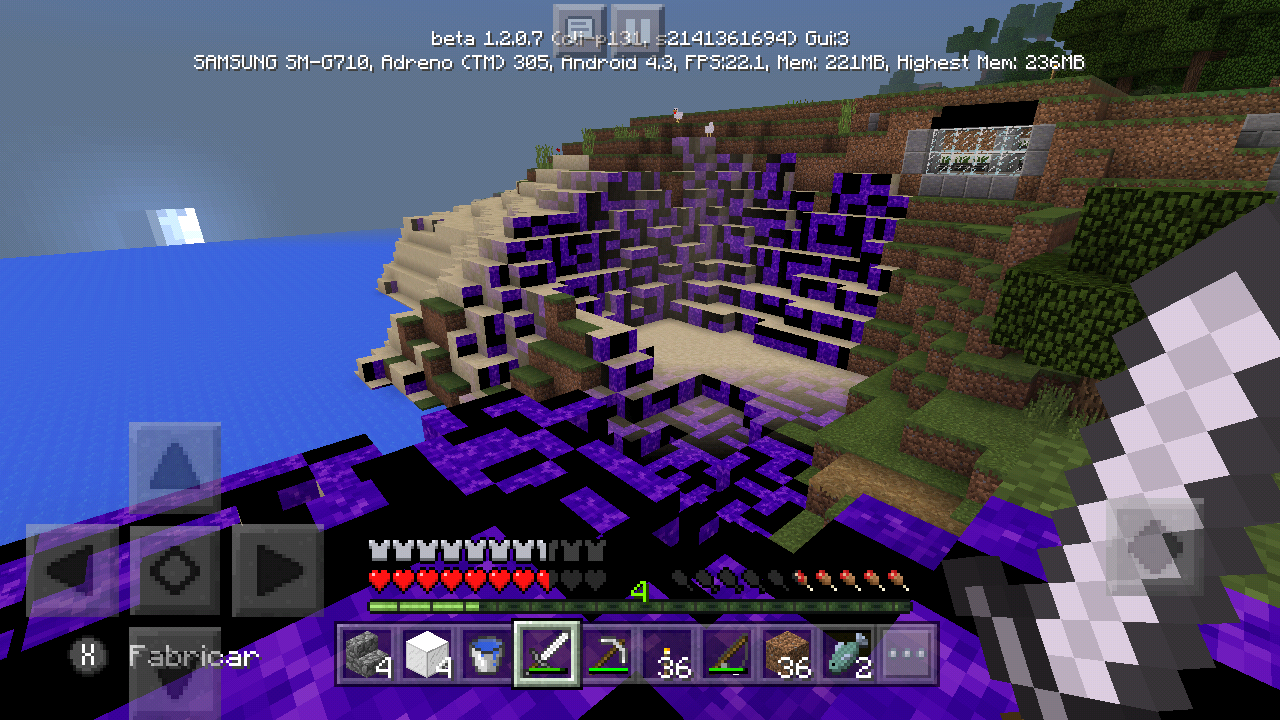Tap the diamond button in the d-pad center
This screenshot has width=1280, height=720.
point(174,570)
